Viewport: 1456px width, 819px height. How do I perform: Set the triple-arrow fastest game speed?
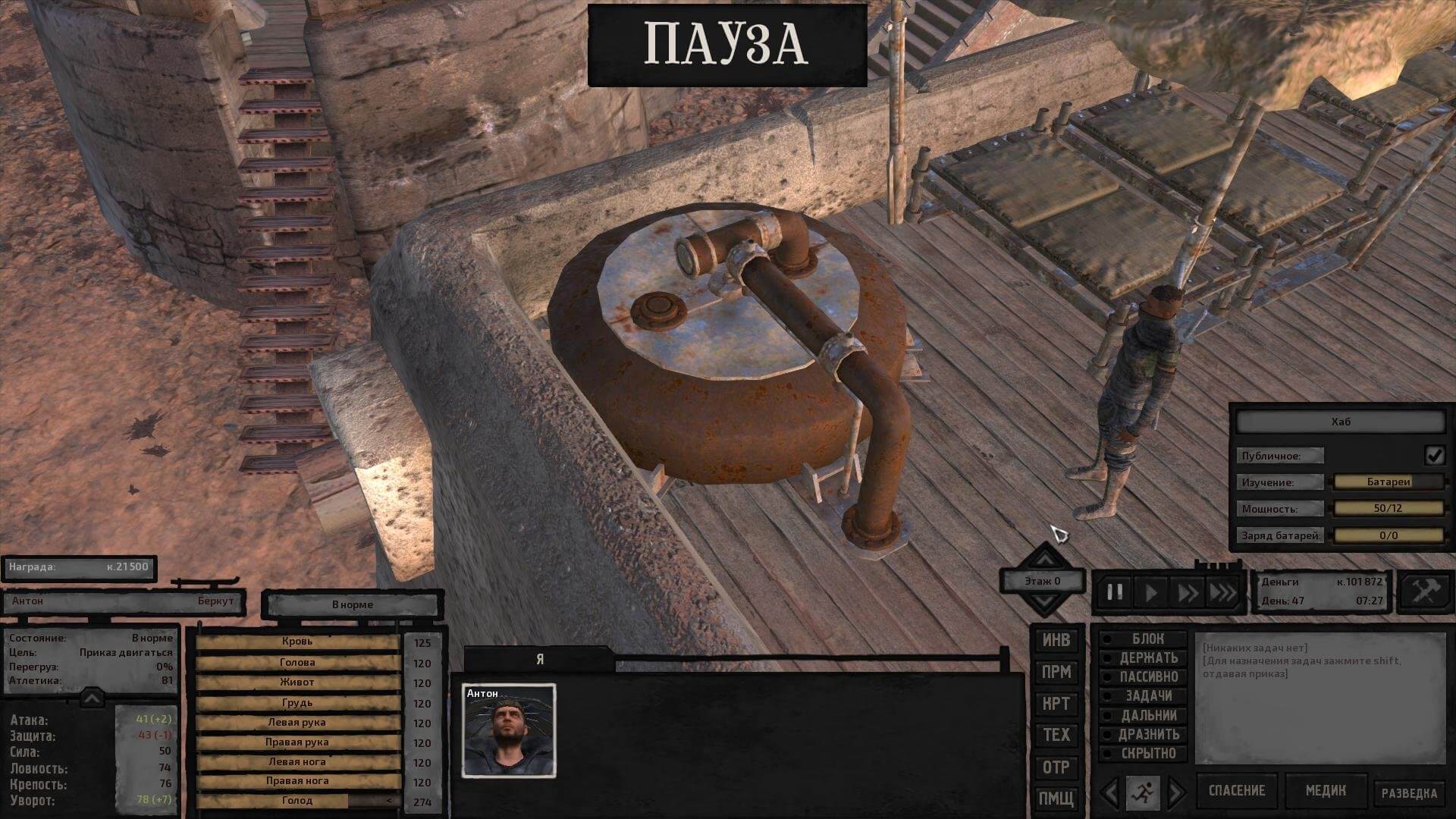(1222, 592)
